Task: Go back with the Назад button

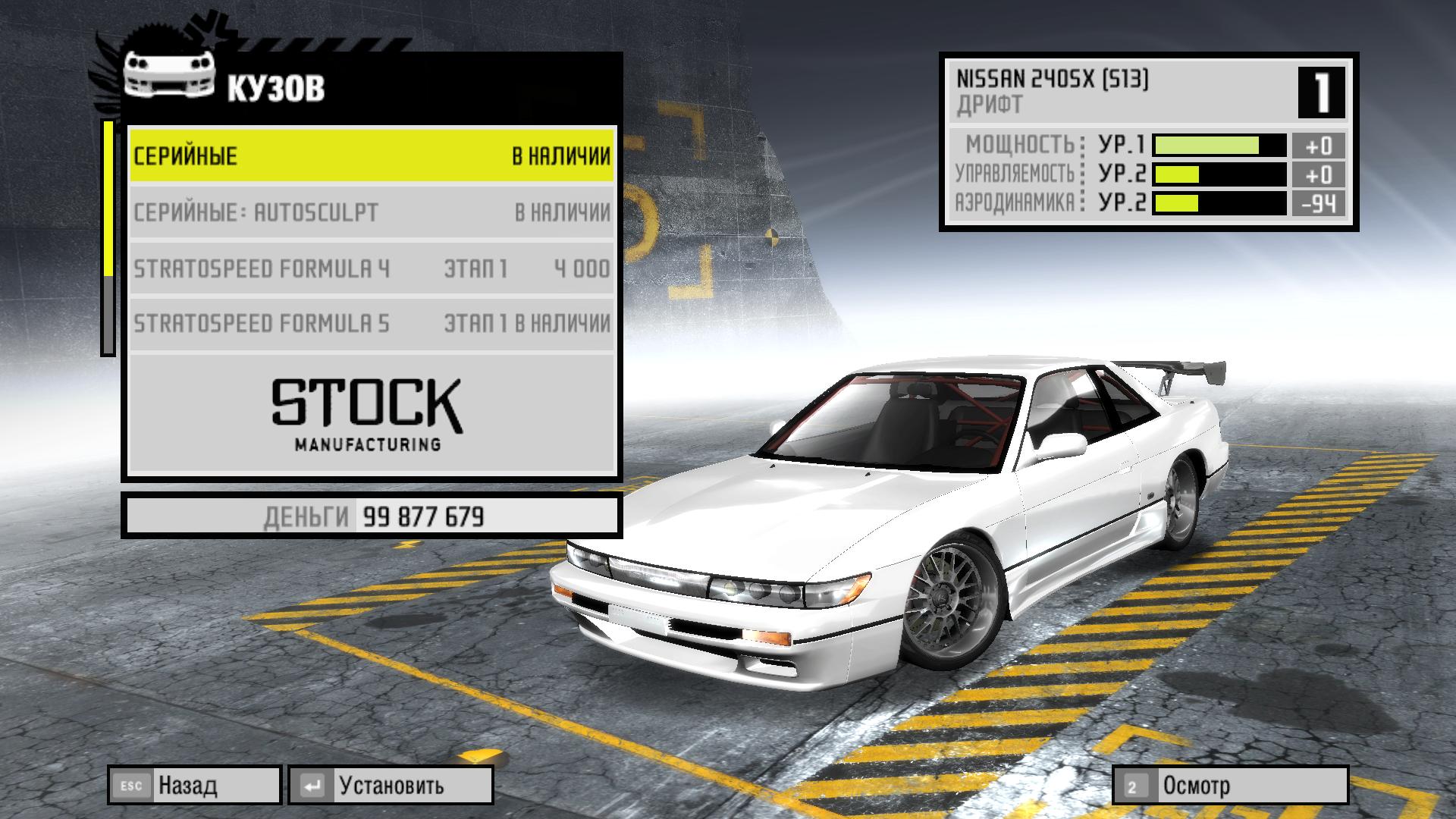Action: [x=195, y=786]
